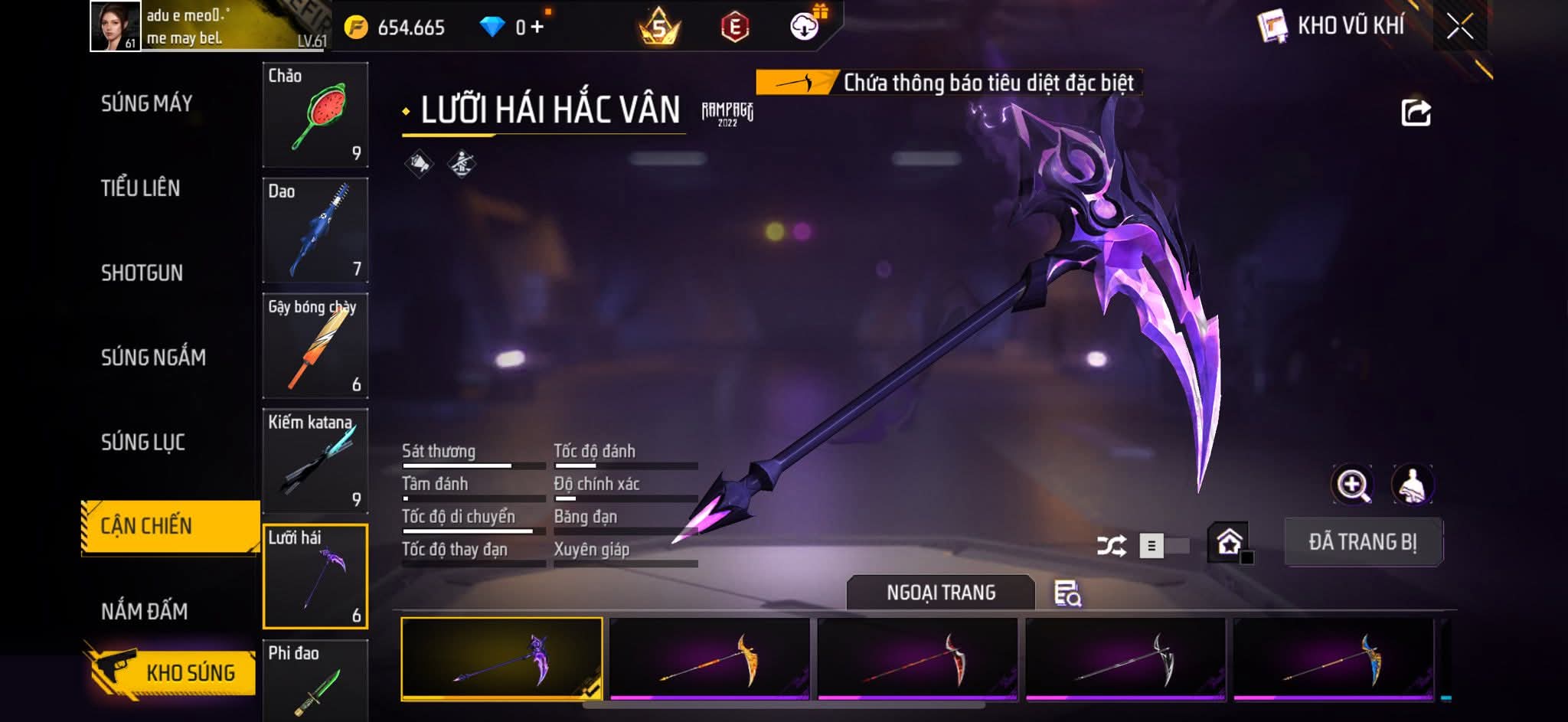This screenshot has width=1568, height=722.
Task: Select the Chảo watermelon pan weapon
Action: point(315,115)
